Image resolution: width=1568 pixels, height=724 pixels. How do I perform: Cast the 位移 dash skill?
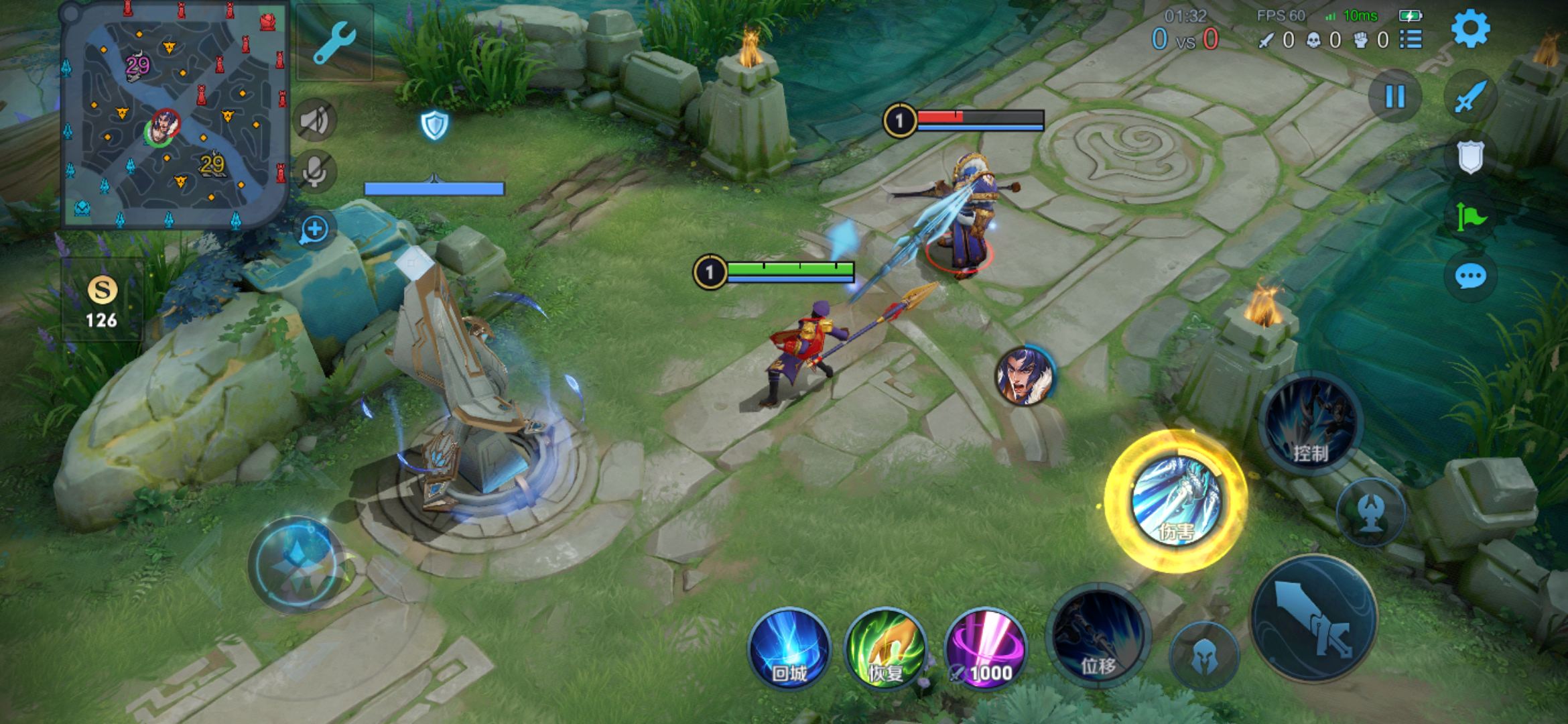point(1098,635)
